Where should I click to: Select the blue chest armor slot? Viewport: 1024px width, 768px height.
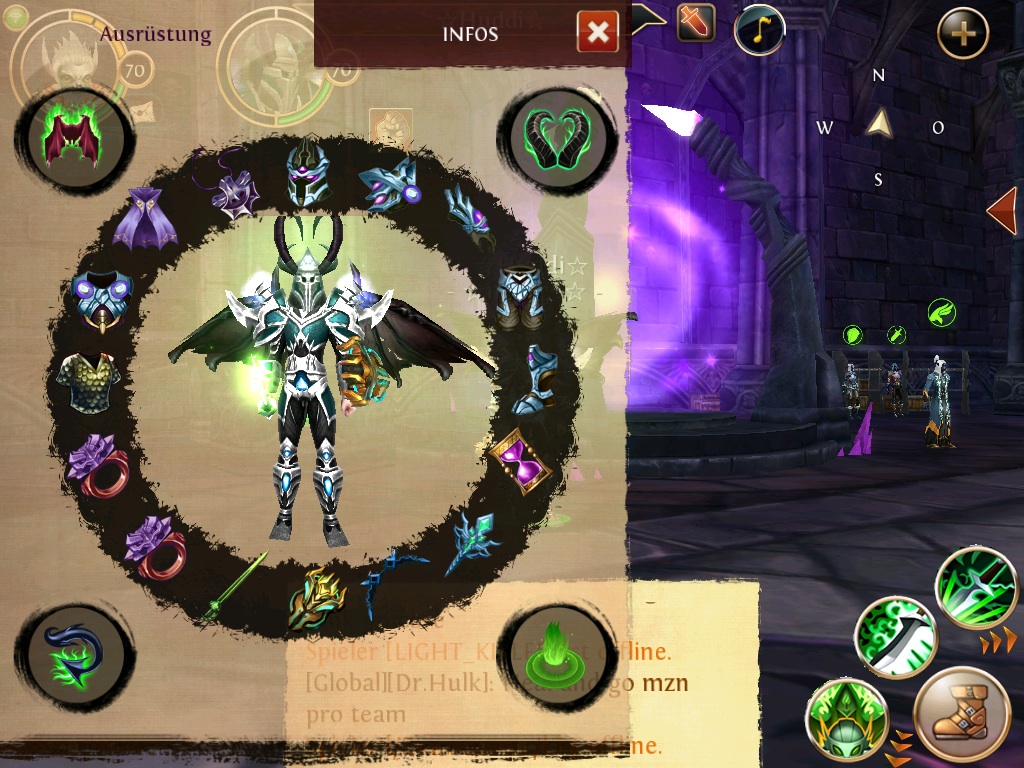[x=102, y=297]
